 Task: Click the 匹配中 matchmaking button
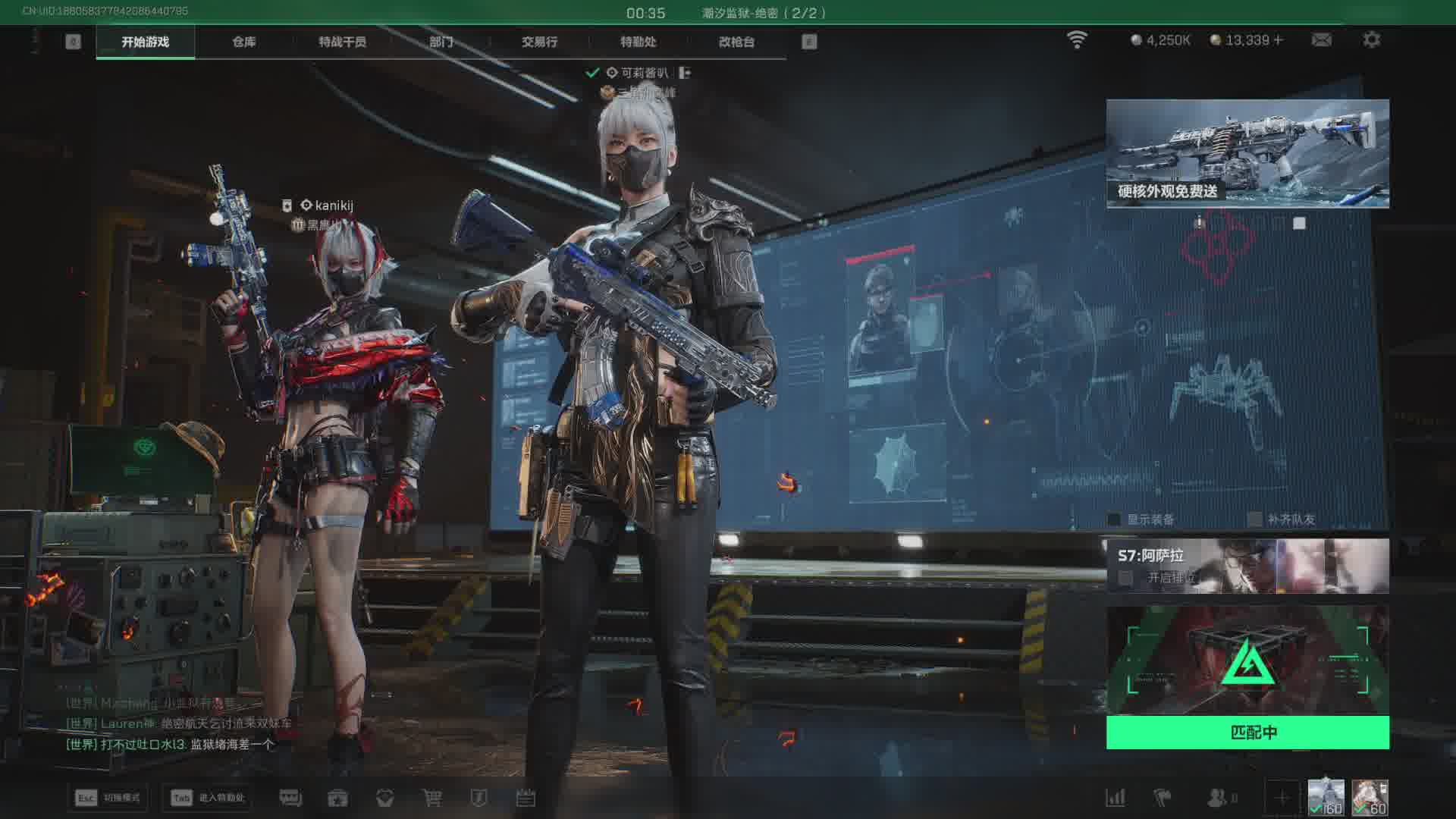pos(1247,733)
